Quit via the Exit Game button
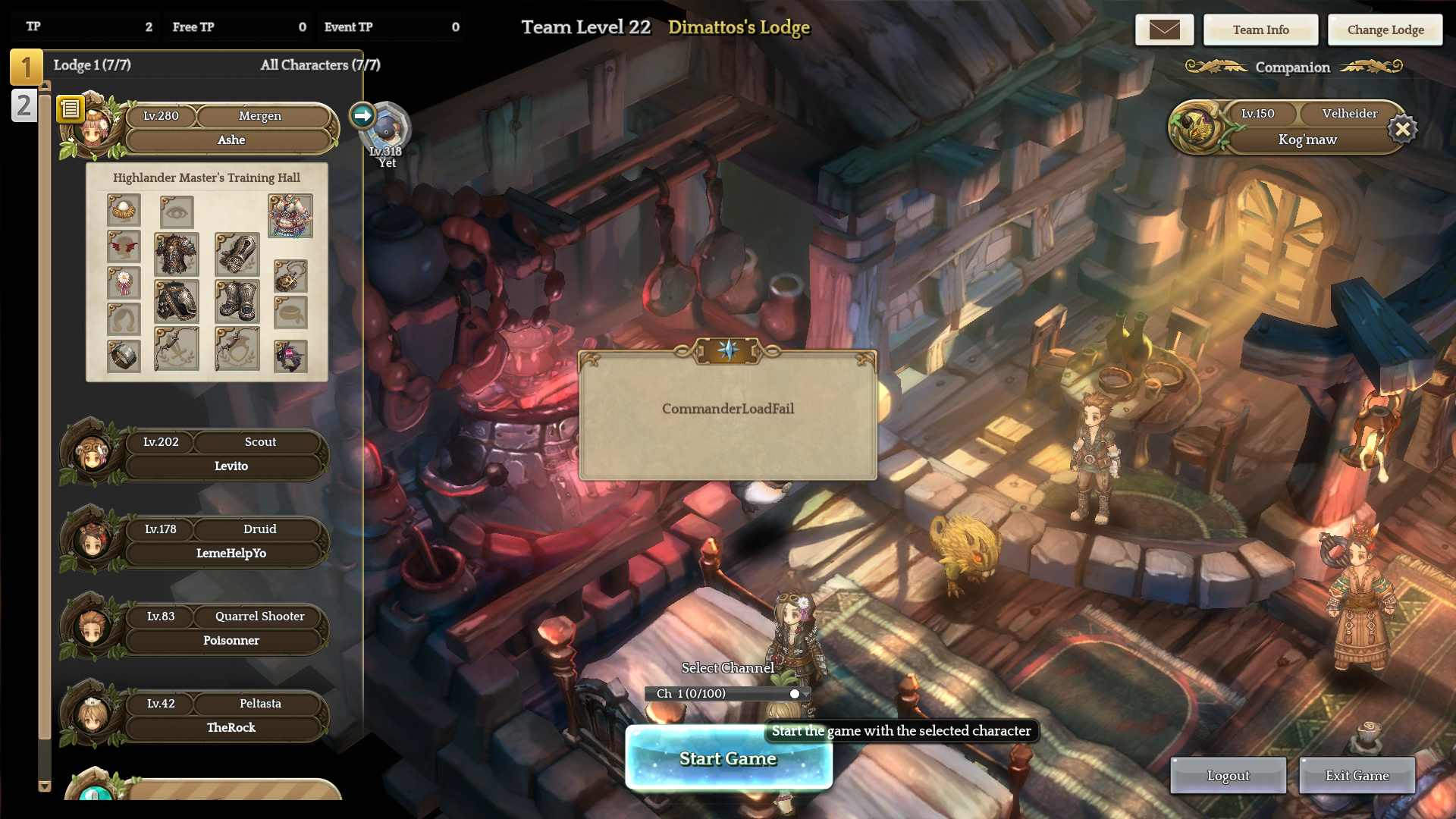This screenshot has height=819, width=1456. (1357, 775)
